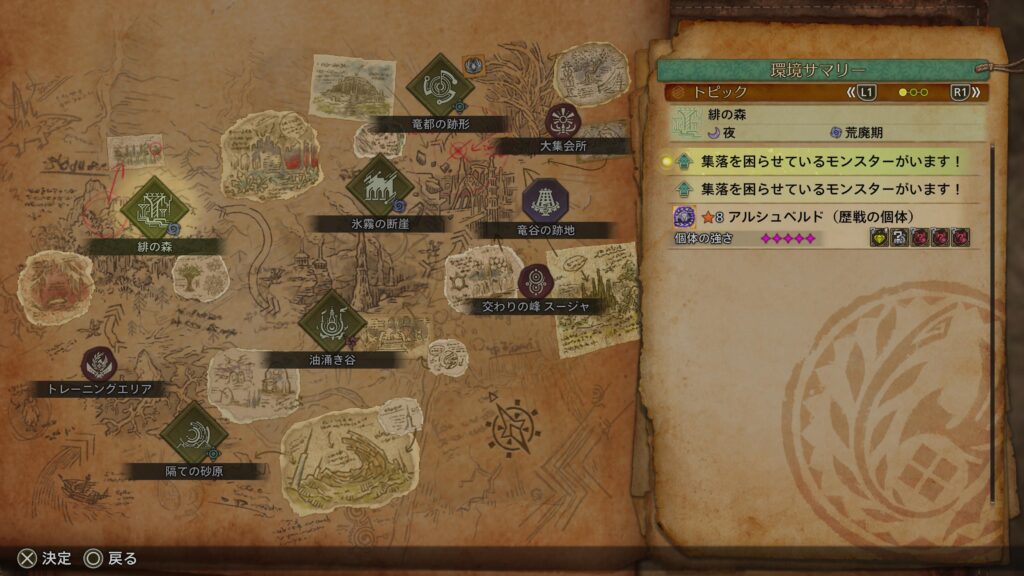Screen dimensions: 1024x576
Task: Select the 氷霧の断崖 locale marker
Action: click(380, 187)
